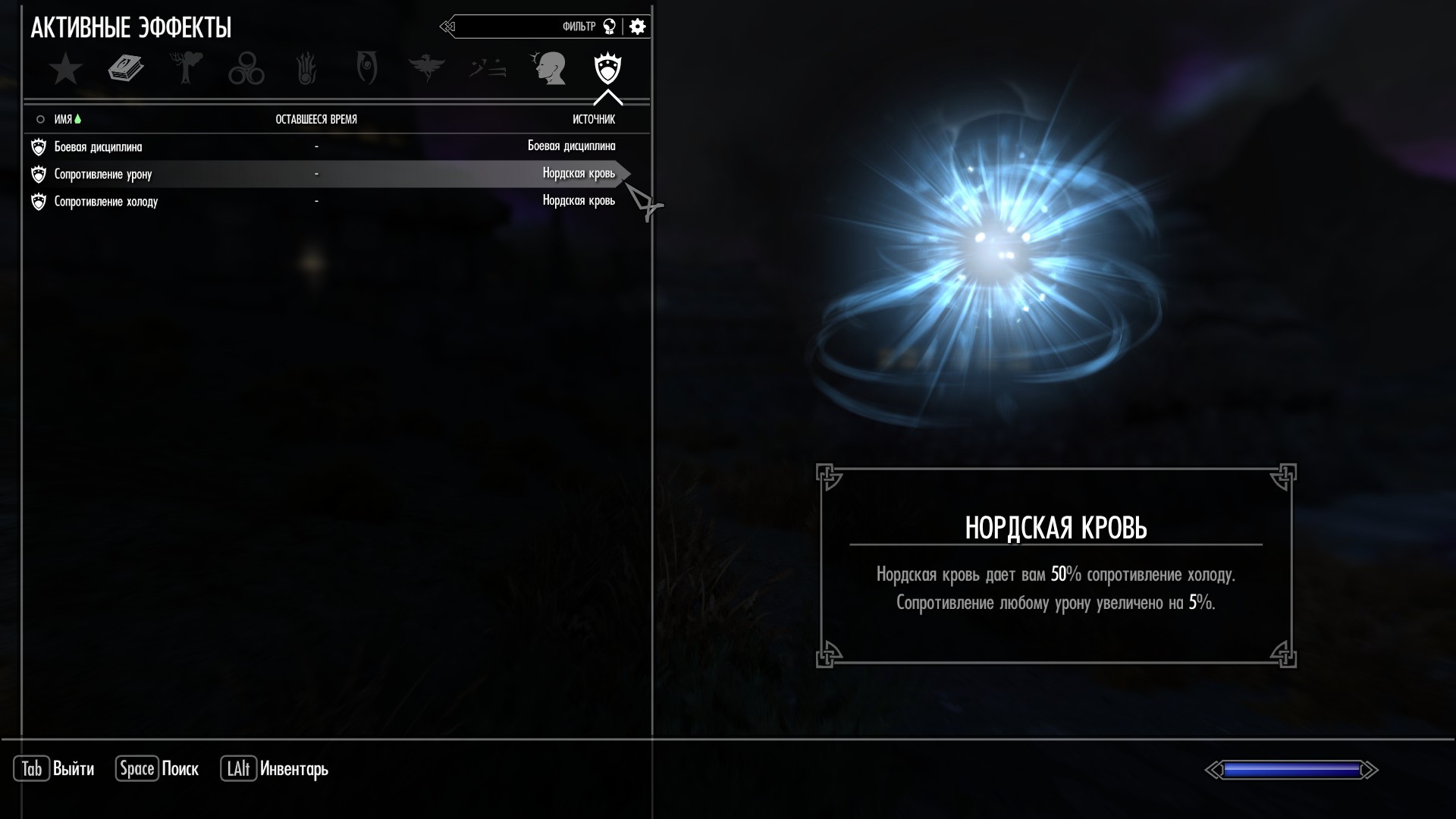Open the star favorites category
This screenshot has width=1456, height=819.
(x=66, y=69)
